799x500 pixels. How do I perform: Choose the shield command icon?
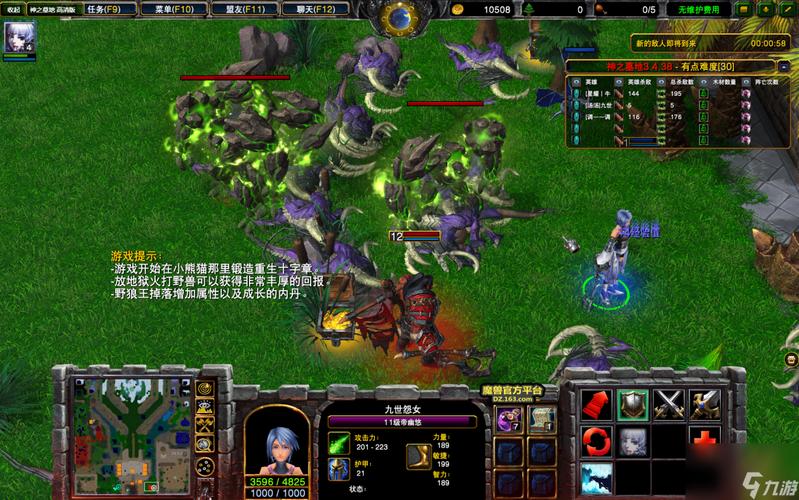click(x=632, y=404)
